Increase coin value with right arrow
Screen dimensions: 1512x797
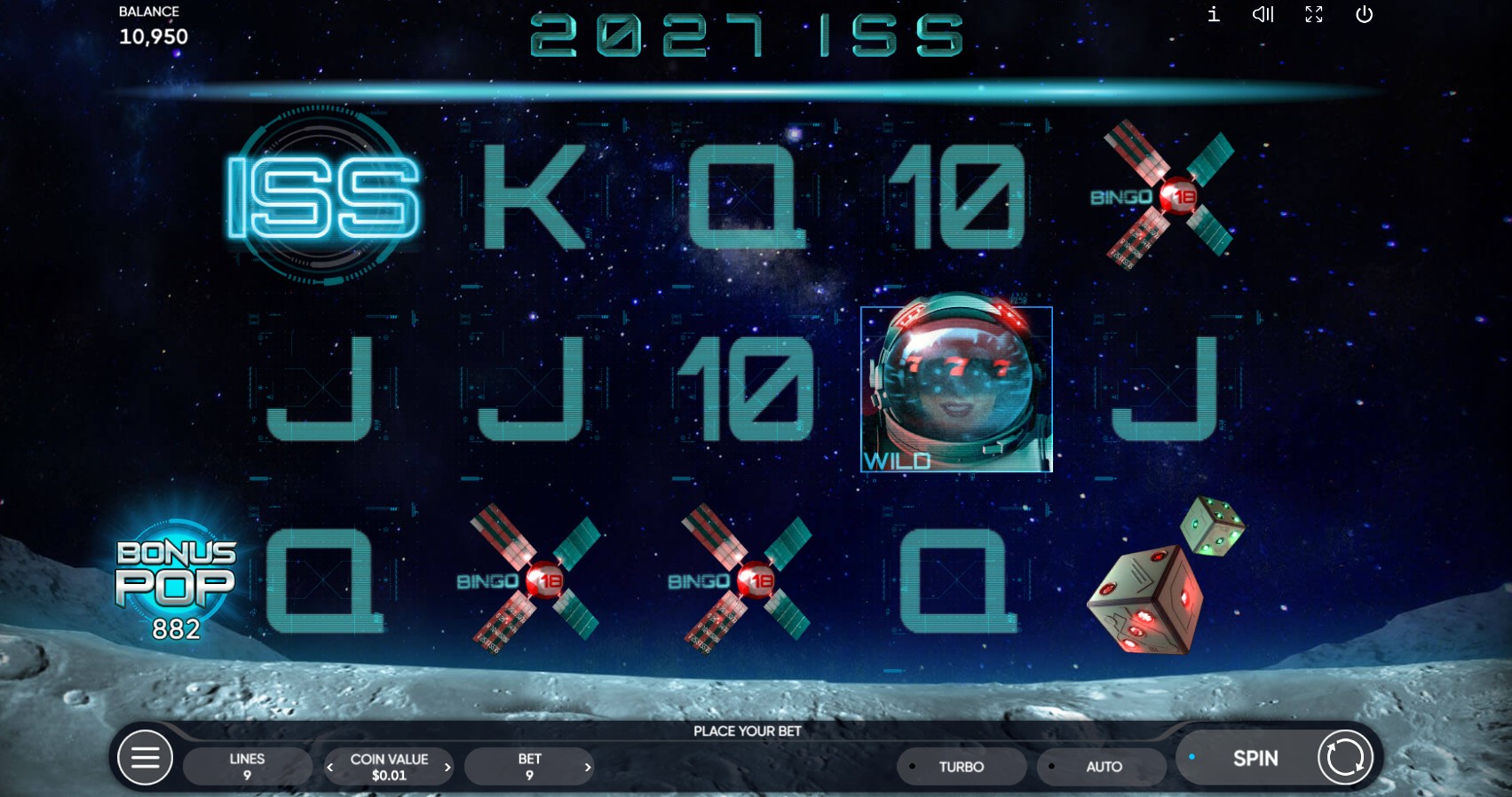pos(447,767)
